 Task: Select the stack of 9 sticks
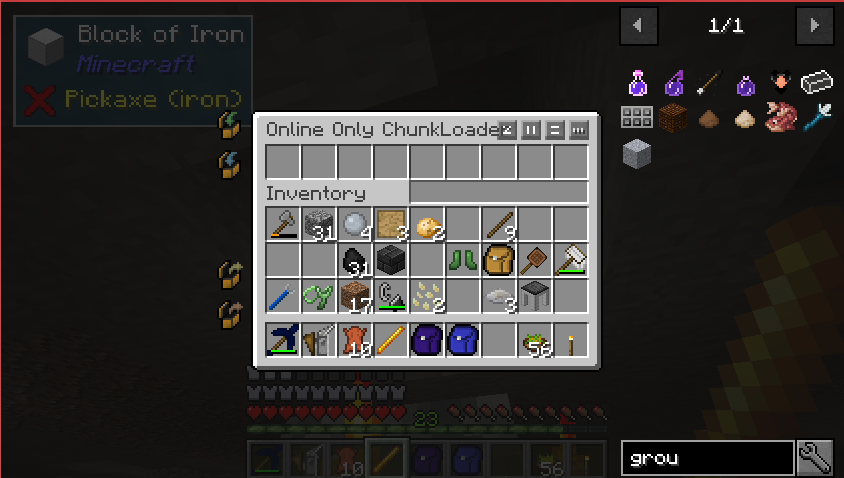[498, 225]
